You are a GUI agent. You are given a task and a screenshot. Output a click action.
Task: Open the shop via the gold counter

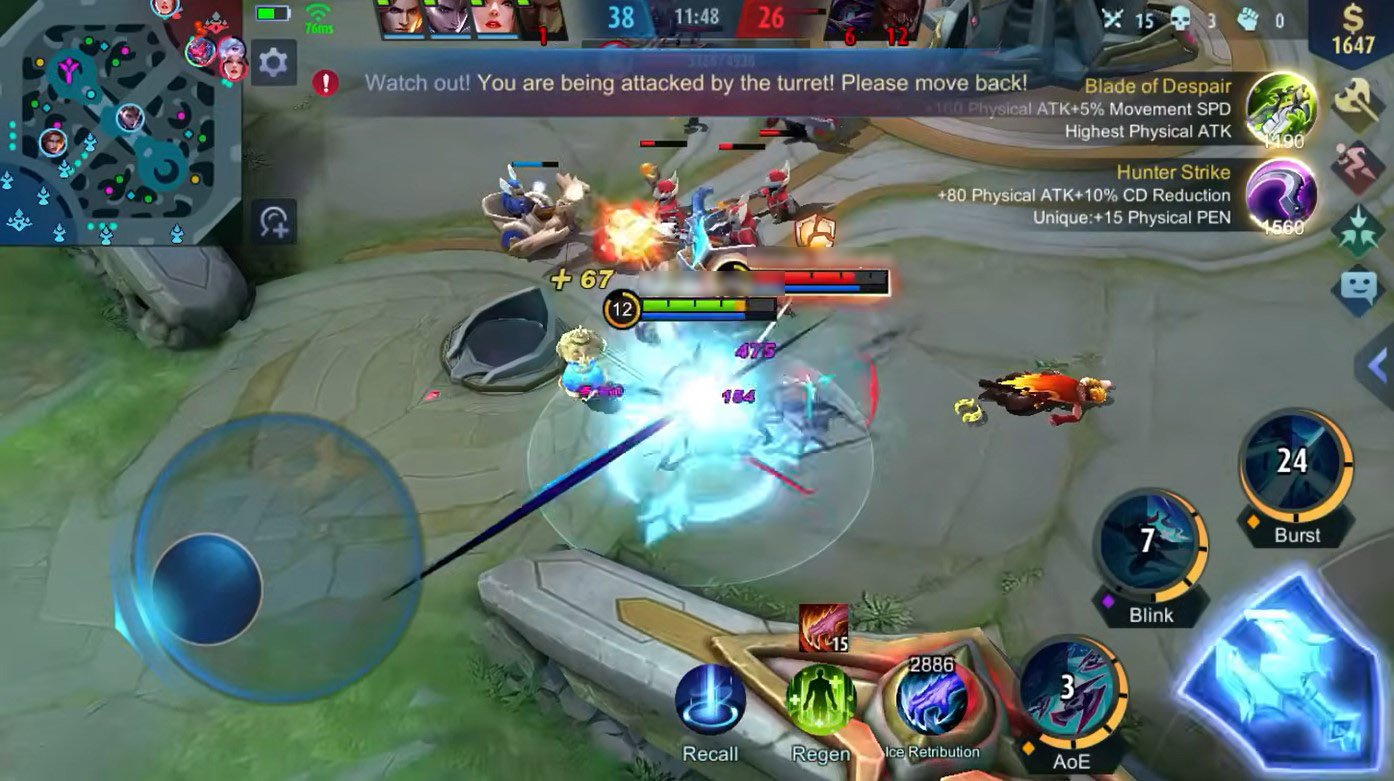1352,32
